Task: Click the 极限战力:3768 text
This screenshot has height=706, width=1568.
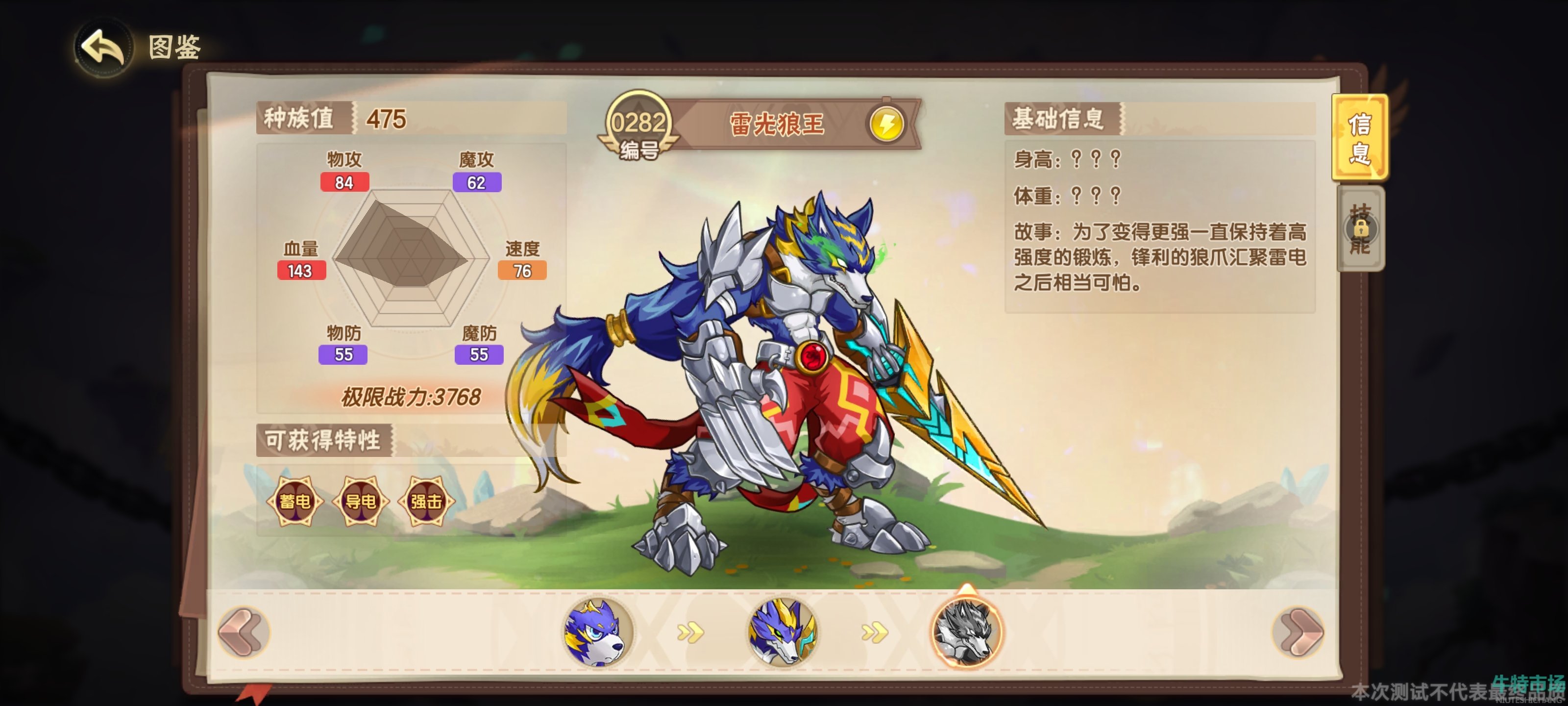Action: (x=412, y=395)
